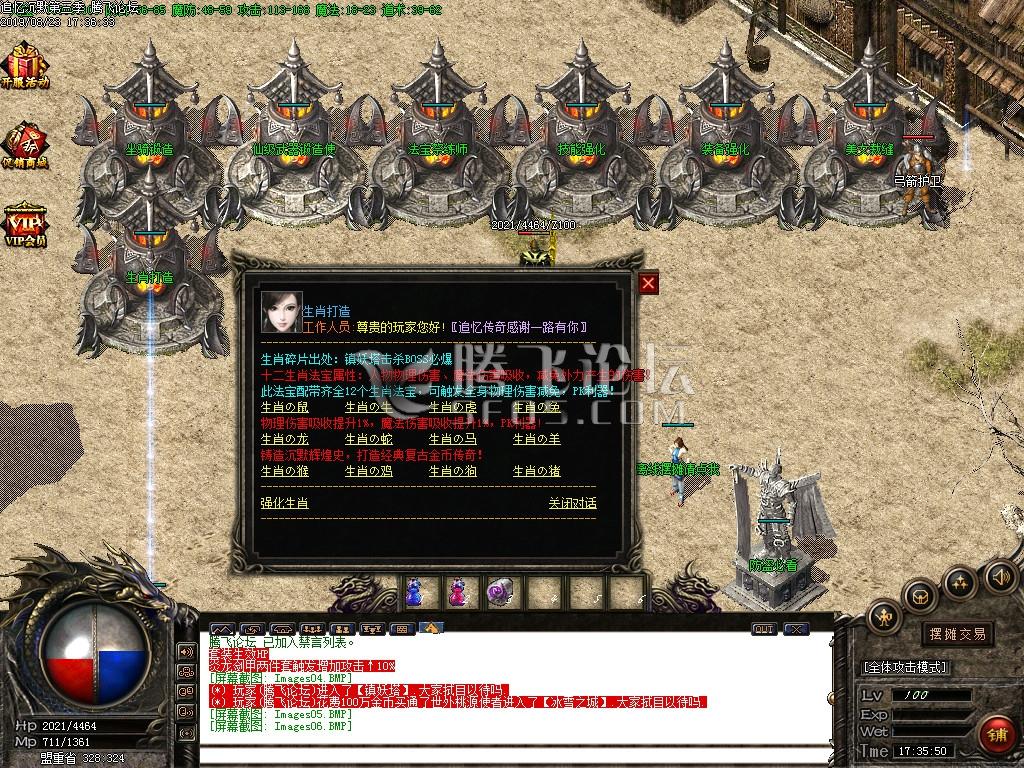Use the red potion in the hotbar

point(456,593)
